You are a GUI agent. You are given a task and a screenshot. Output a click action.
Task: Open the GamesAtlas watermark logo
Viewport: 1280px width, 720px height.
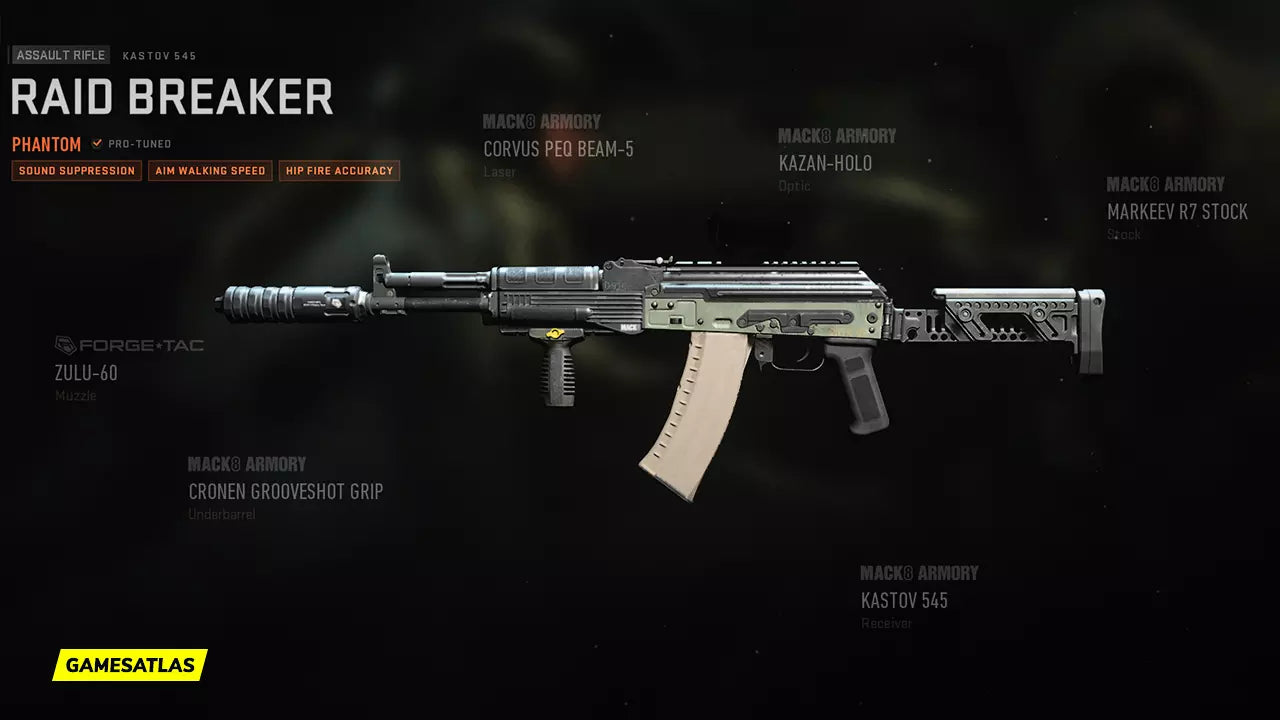coord(130,664)
